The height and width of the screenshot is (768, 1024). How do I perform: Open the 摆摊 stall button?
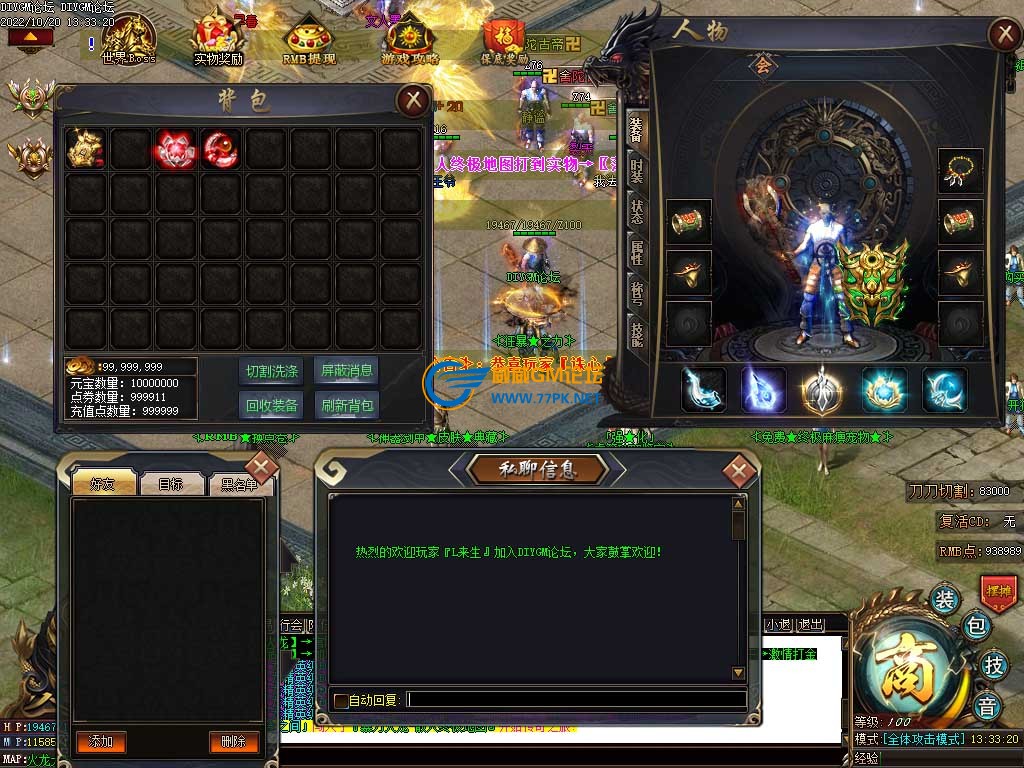tap(998, 591)
